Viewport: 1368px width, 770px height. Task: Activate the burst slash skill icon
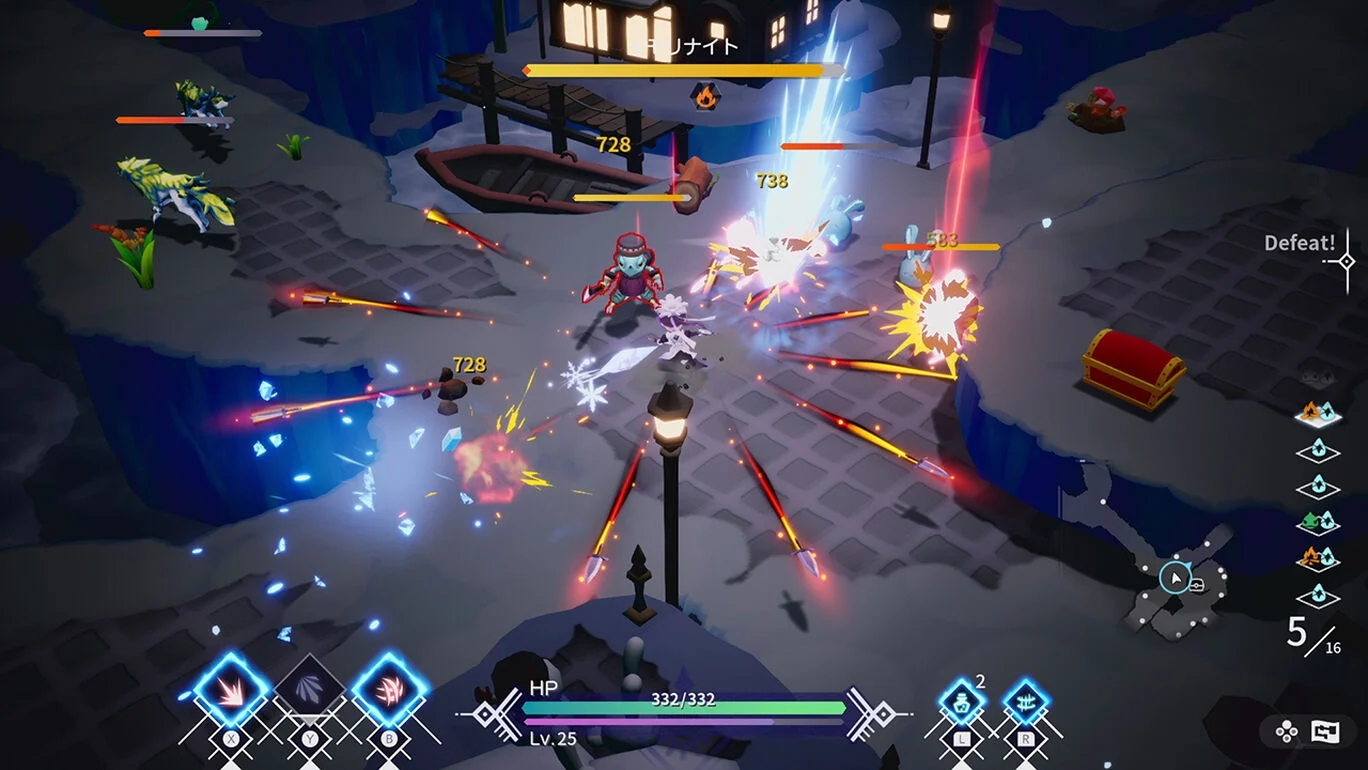click(x=231, y=691)
